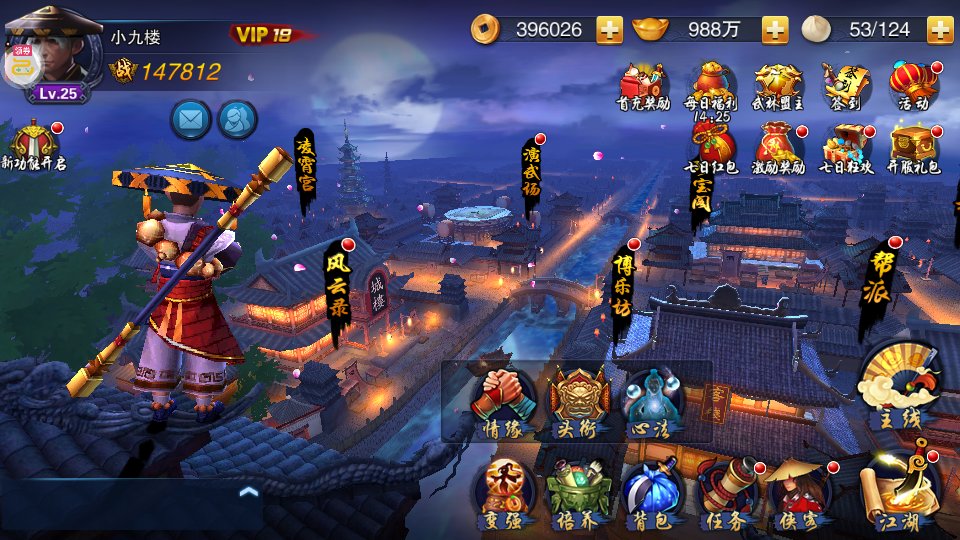The width and height of the screenshot is (960, 540).
Task: Open the 开服礼包 server launch chest
Action: pyautogui.click(x=914, y=148)
